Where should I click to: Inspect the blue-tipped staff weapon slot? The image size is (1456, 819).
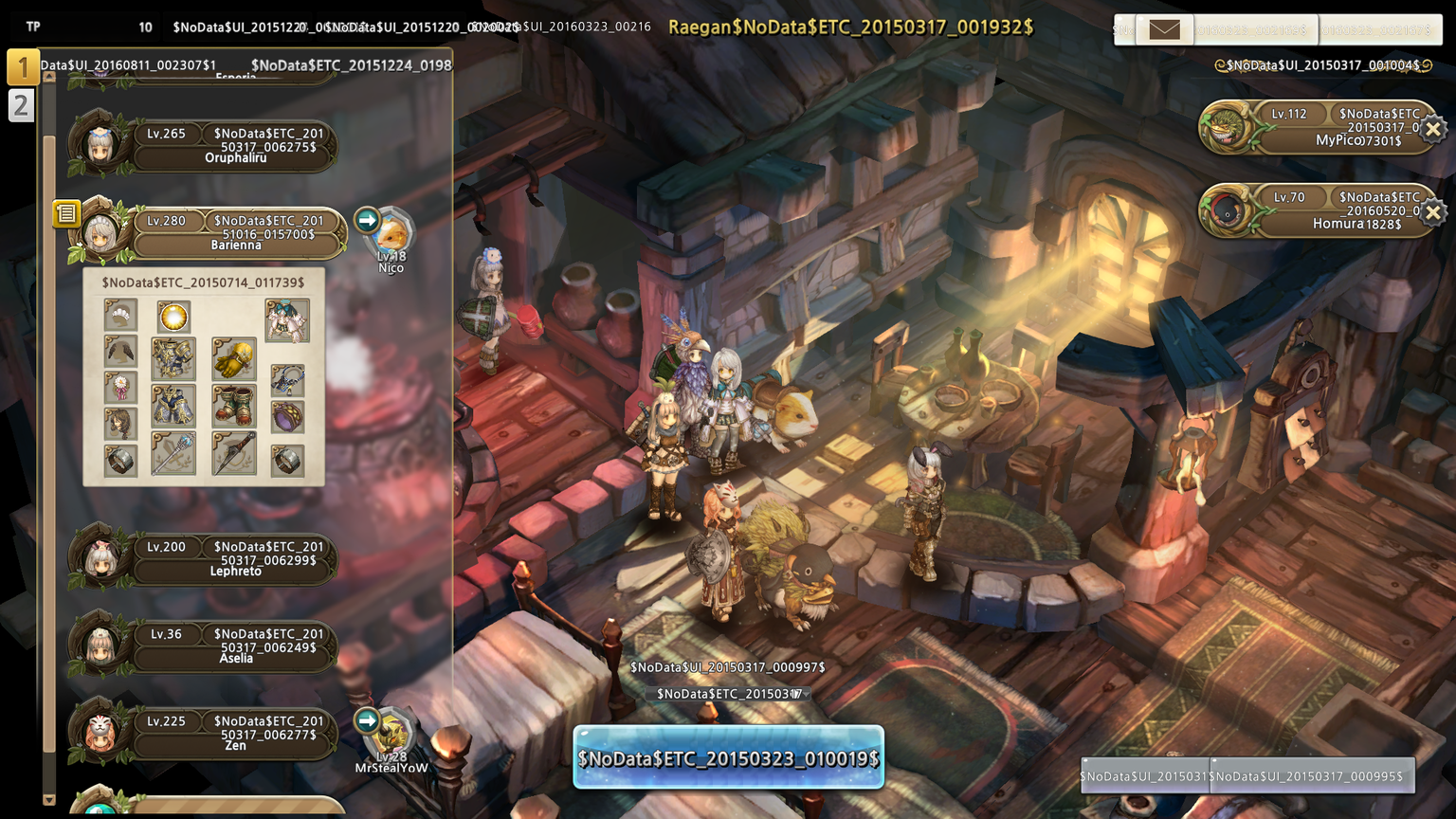173,453
